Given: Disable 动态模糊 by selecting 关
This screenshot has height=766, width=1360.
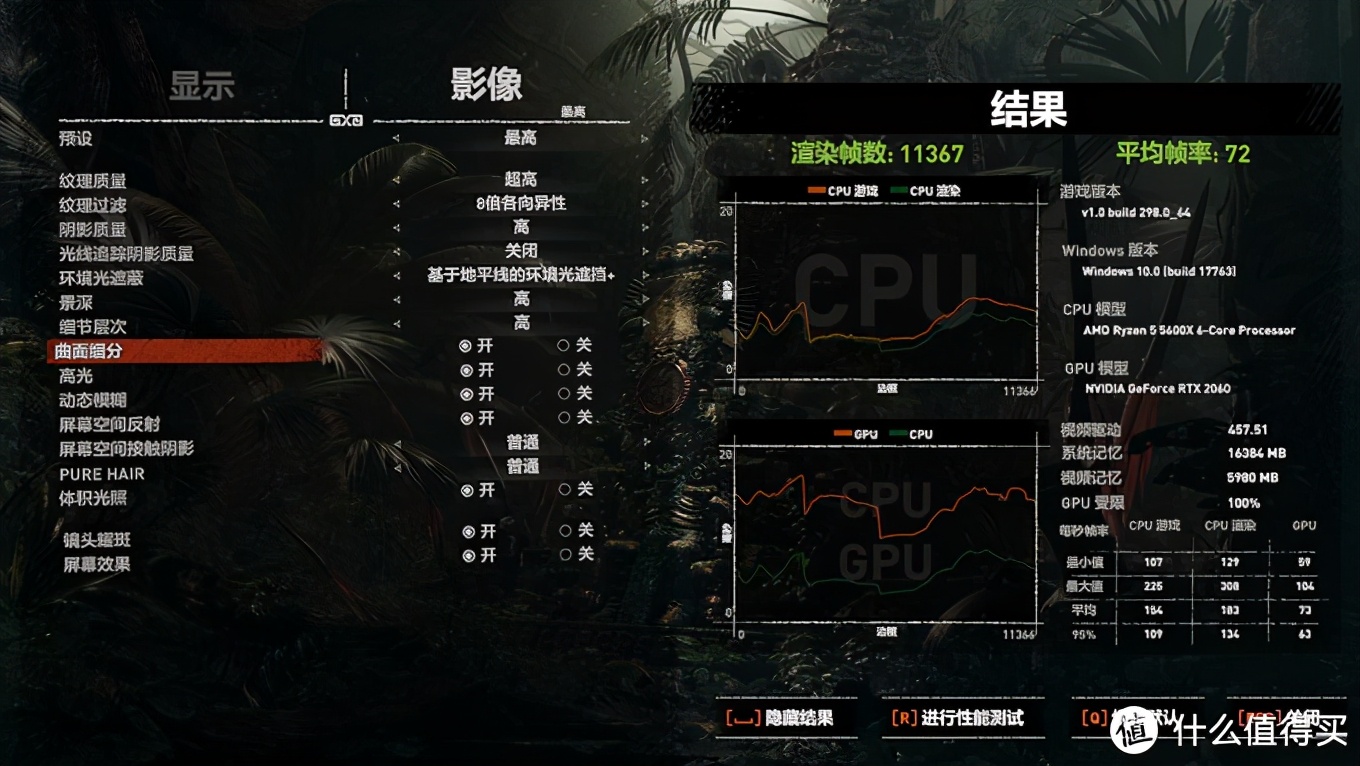Looking at the screenshot, I should (566, 394).
